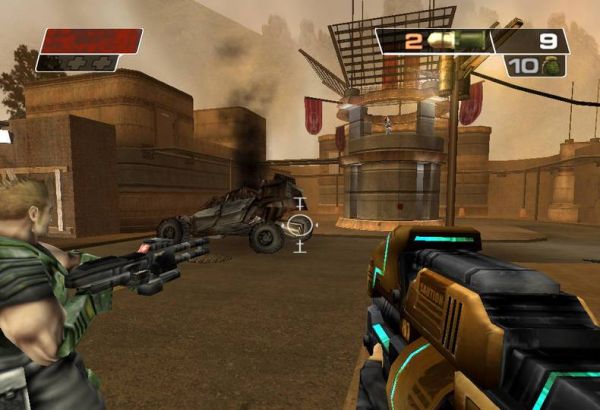The height and width of the screenshot is (410, 600).
Task: Select the grenade icon
Action: coord(549,66)
